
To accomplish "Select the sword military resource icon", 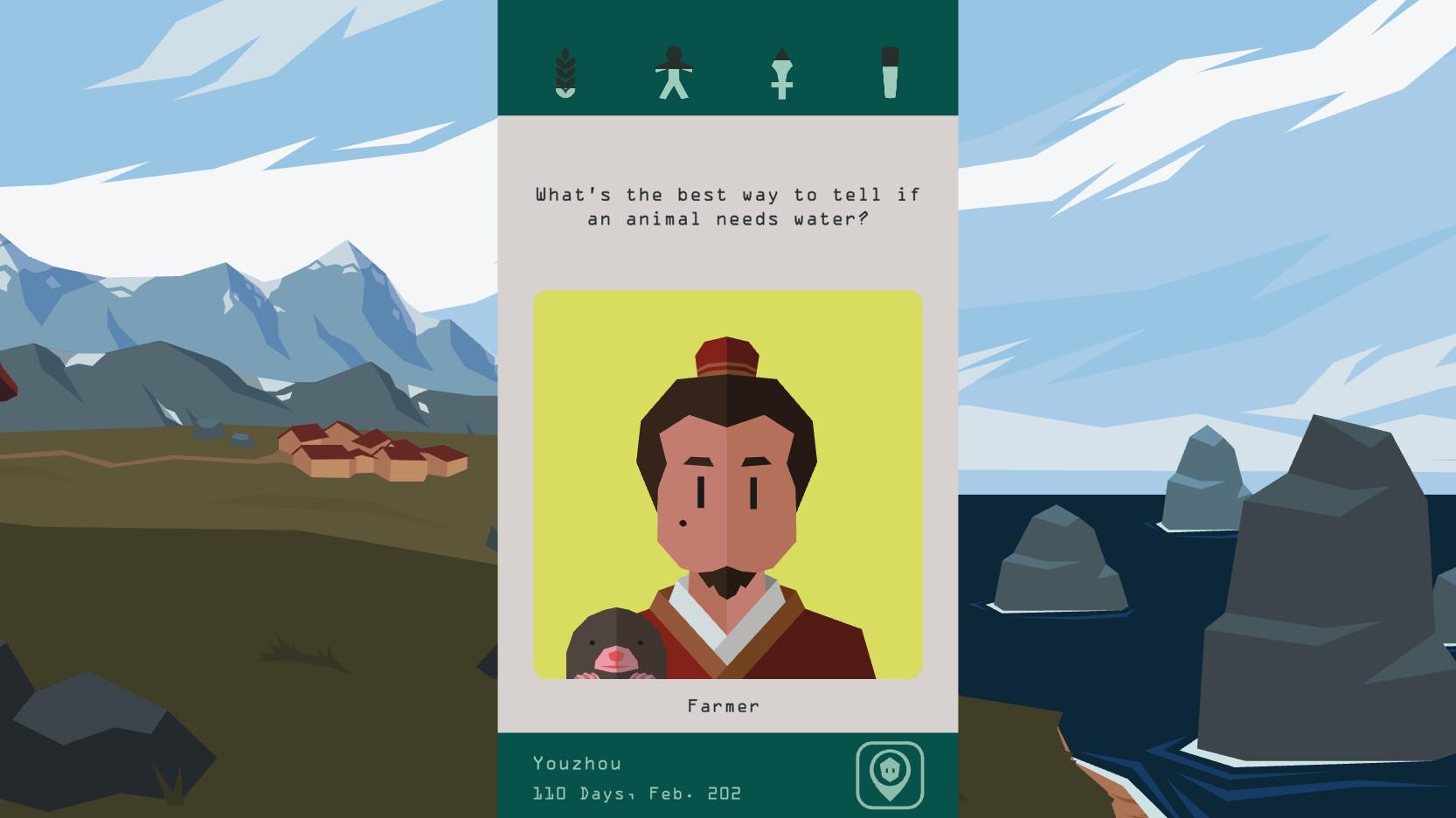I will (782, 74).
